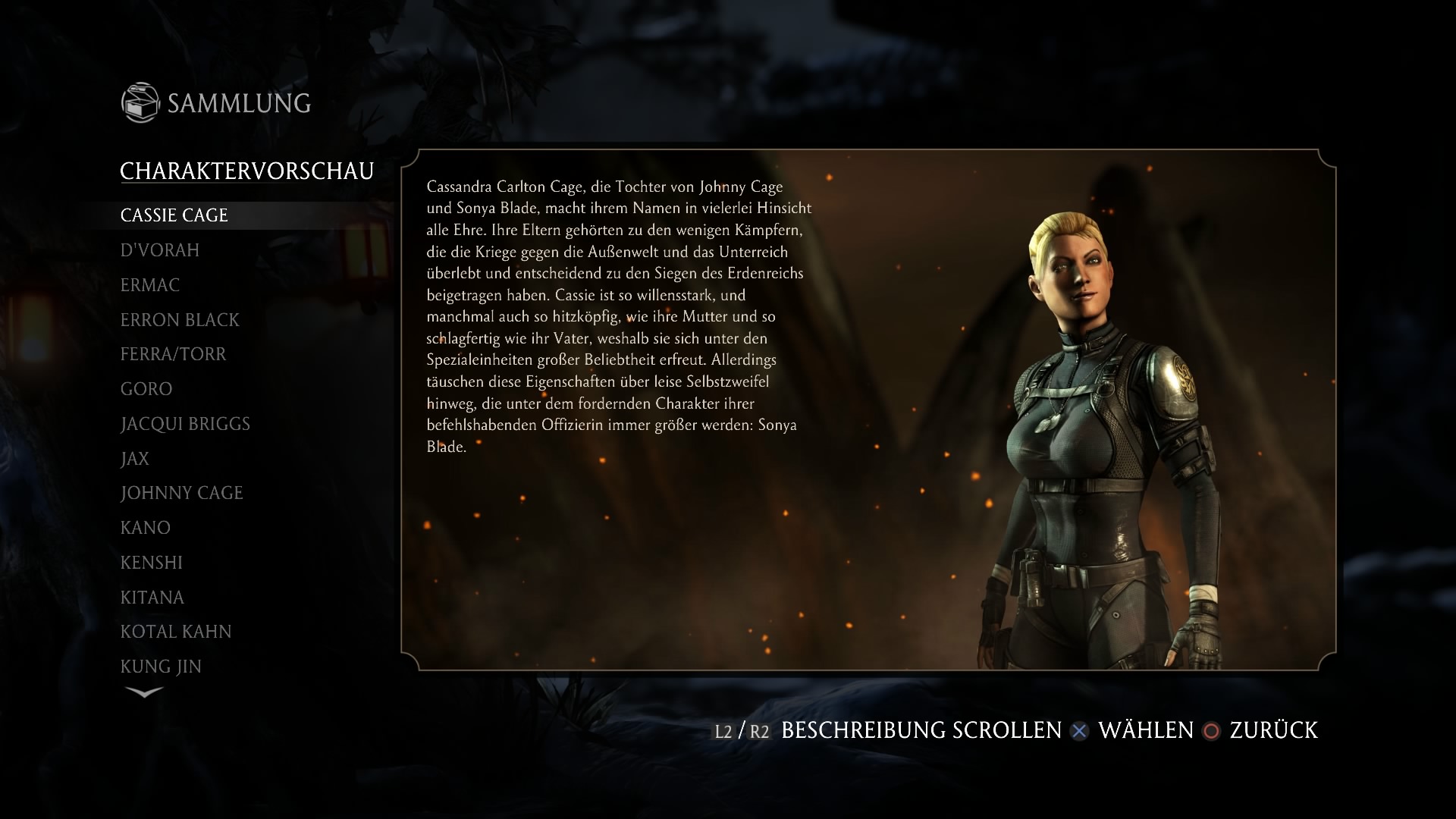Select D'VORAH in the character list
This screenshot has width=1456, height=819.
click(x=159, y=249)
